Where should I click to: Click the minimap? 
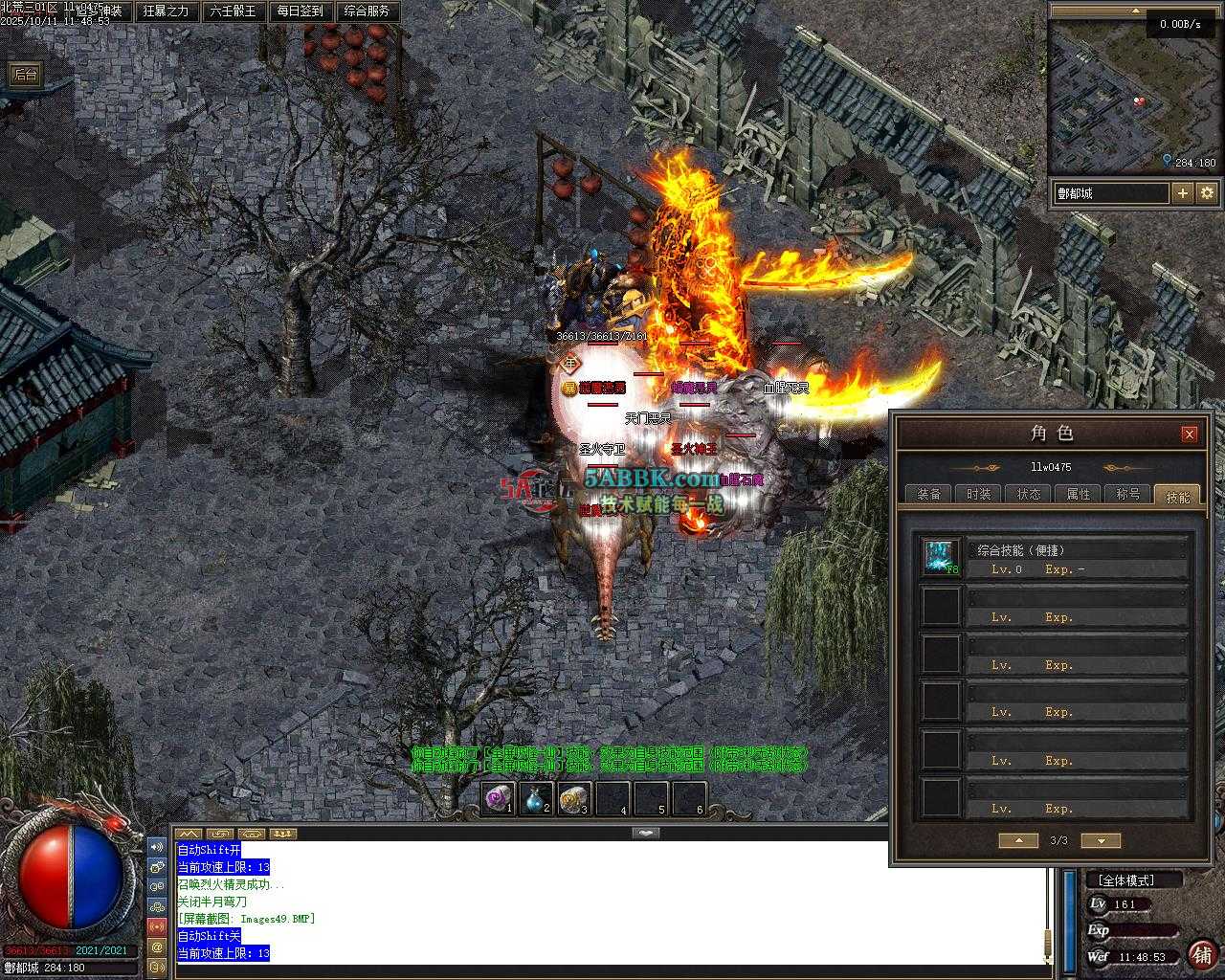click(1110, 96)
